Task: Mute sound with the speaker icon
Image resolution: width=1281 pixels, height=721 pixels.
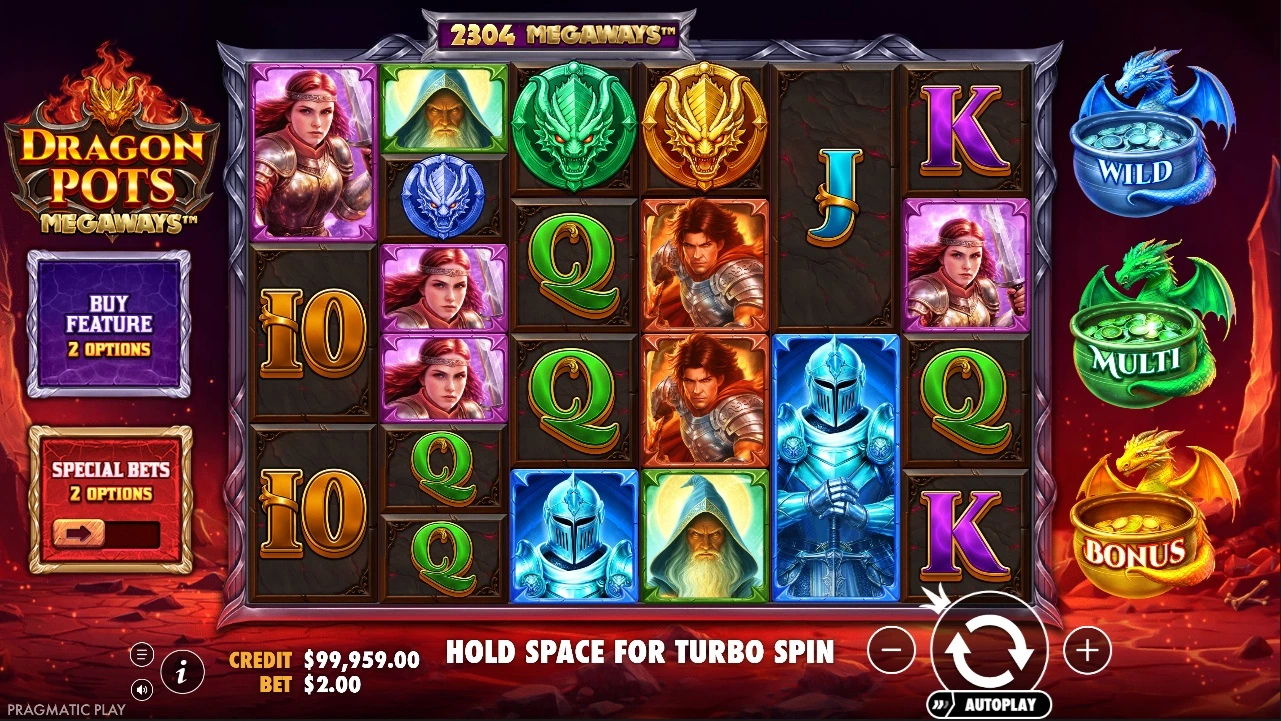Action: tap(142, 689)
